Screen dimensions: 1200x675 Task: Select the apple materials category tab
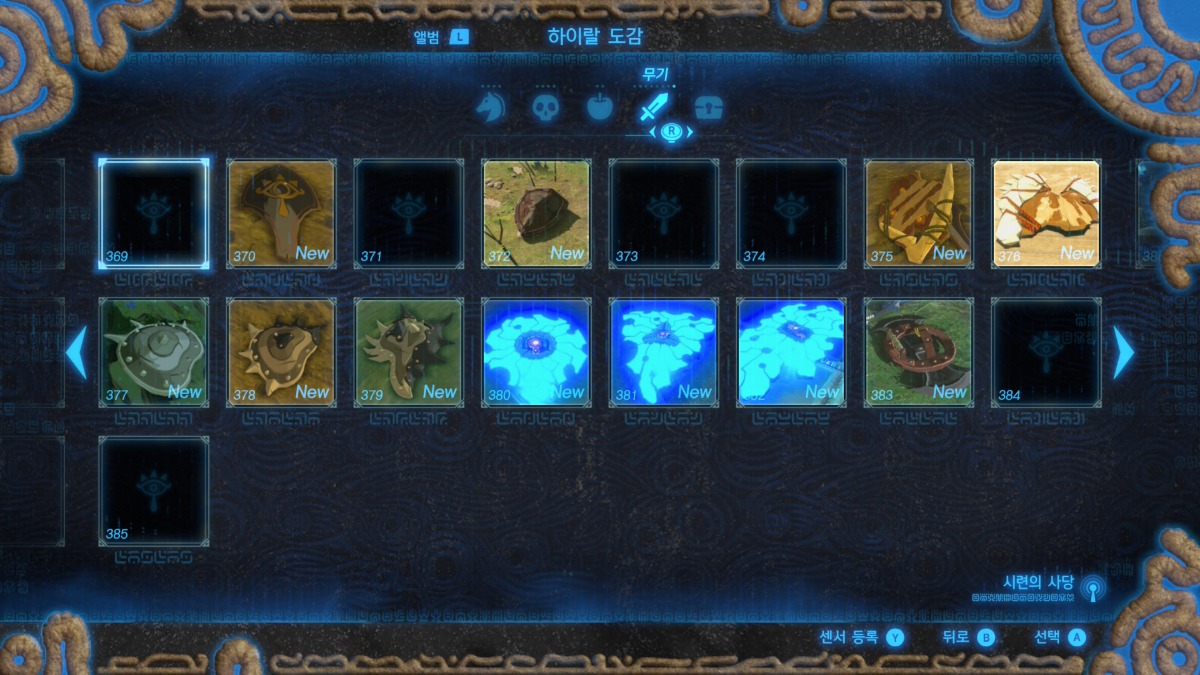tap(600, 108)
